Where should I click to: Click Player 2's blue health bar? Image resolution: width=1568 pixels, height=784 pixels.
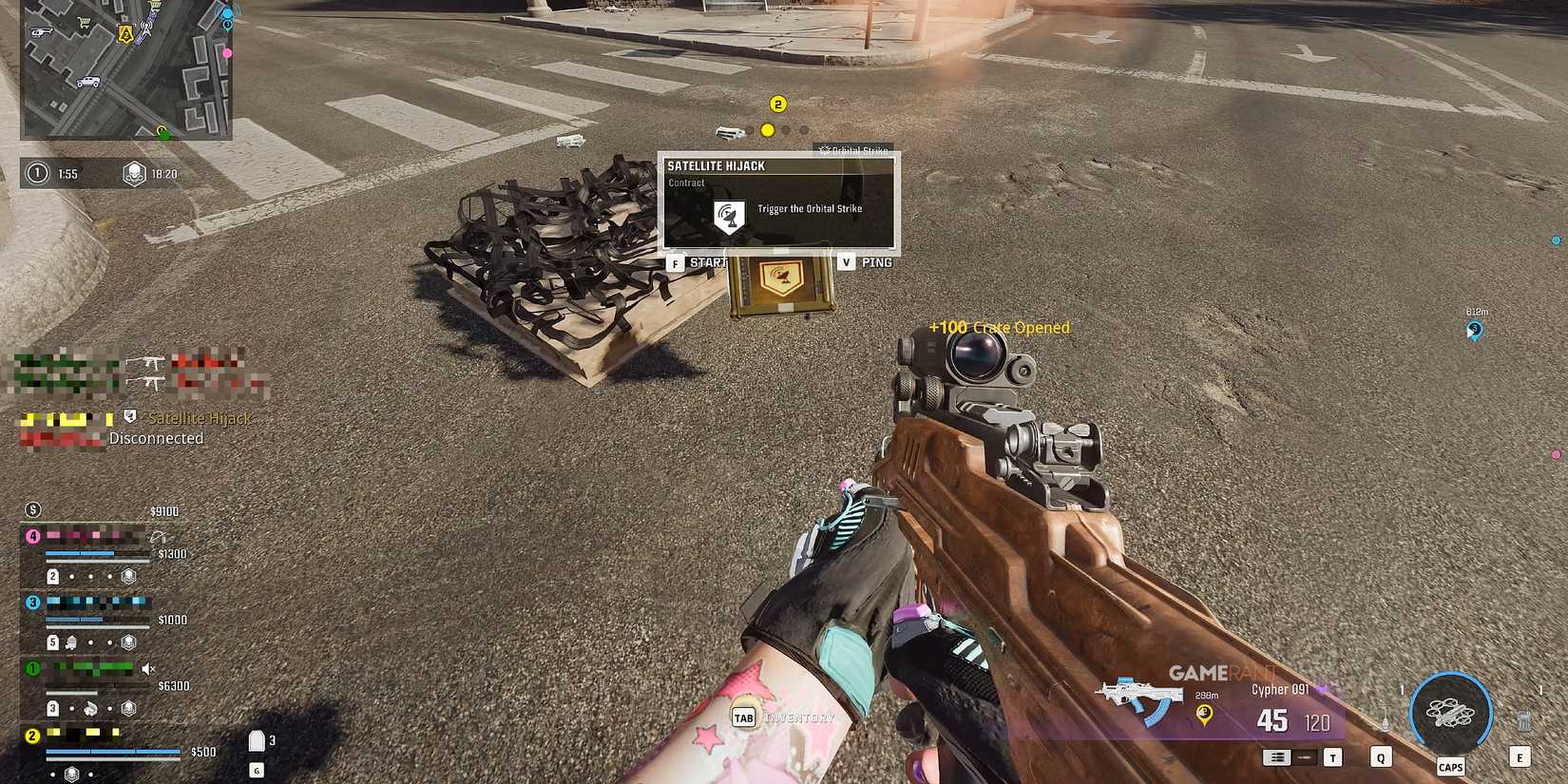tap(113, 750)
